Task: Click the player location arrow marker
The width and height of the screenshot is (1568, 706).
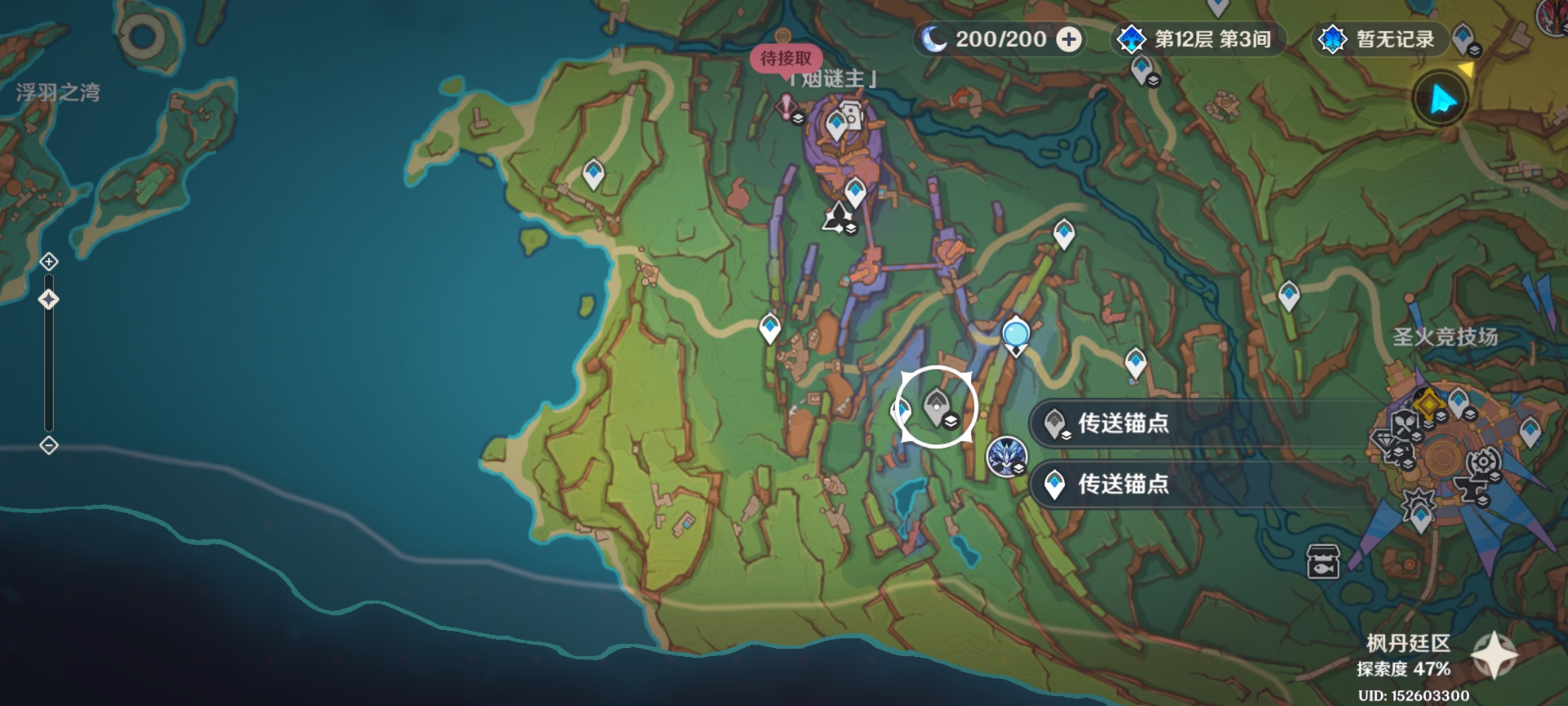Action: click(1442, 101)
